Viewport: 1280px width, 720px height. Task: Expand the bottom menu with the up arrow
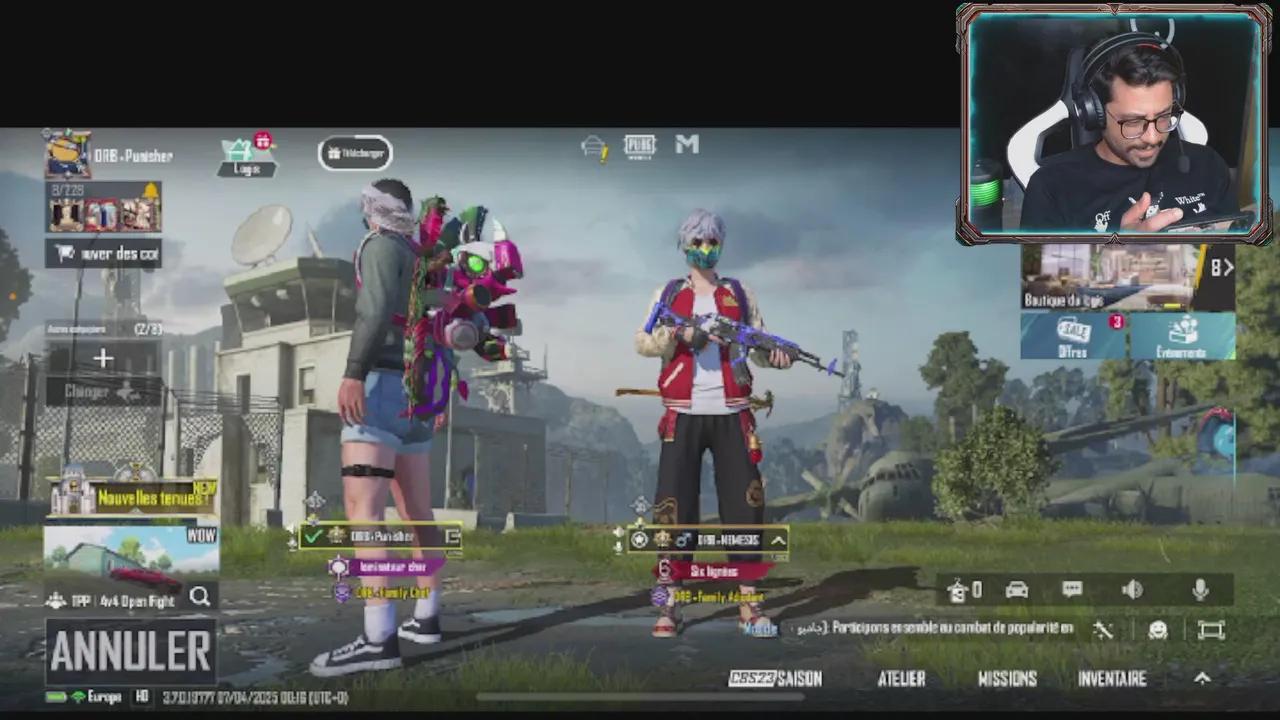(x=1202, y=678)
